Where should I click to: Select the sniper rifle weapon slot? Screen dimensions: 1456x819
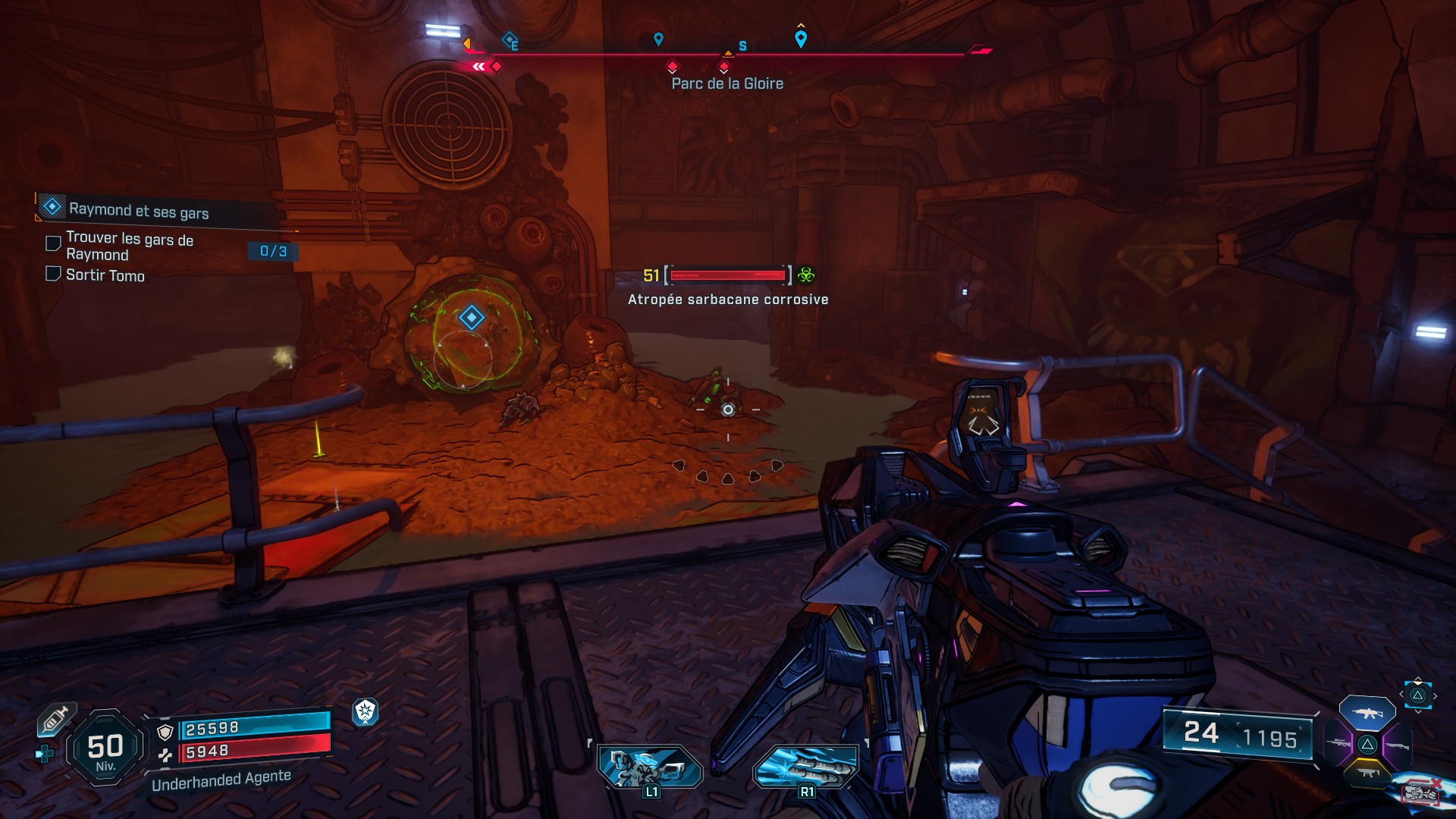[1338, 744]
